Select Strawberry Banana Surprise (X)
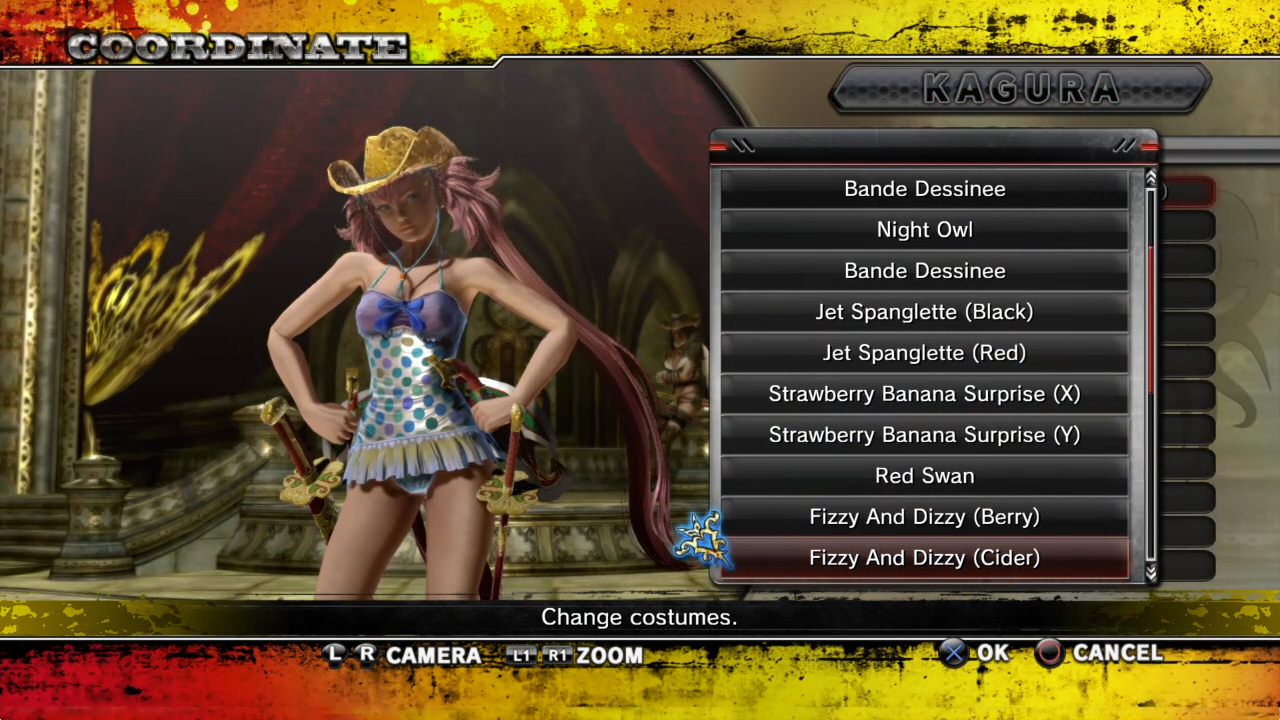The width and height of the screenshot is (1280, 720). tap(924, 394)
